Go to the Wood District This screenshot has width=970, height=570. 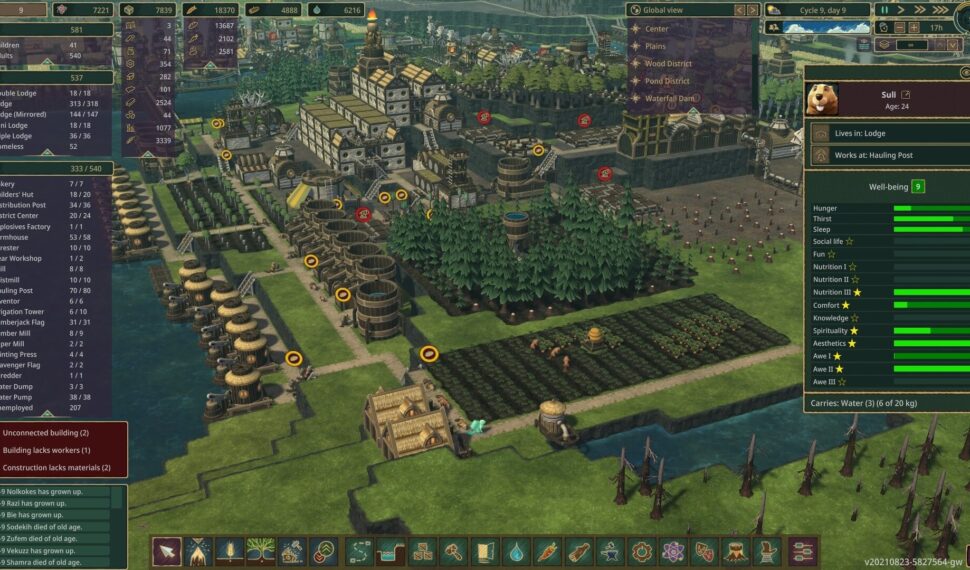coord(667,63)
